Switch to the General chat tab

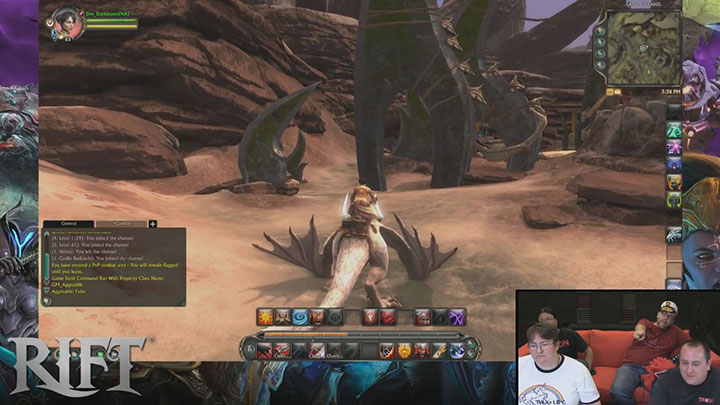69,224
